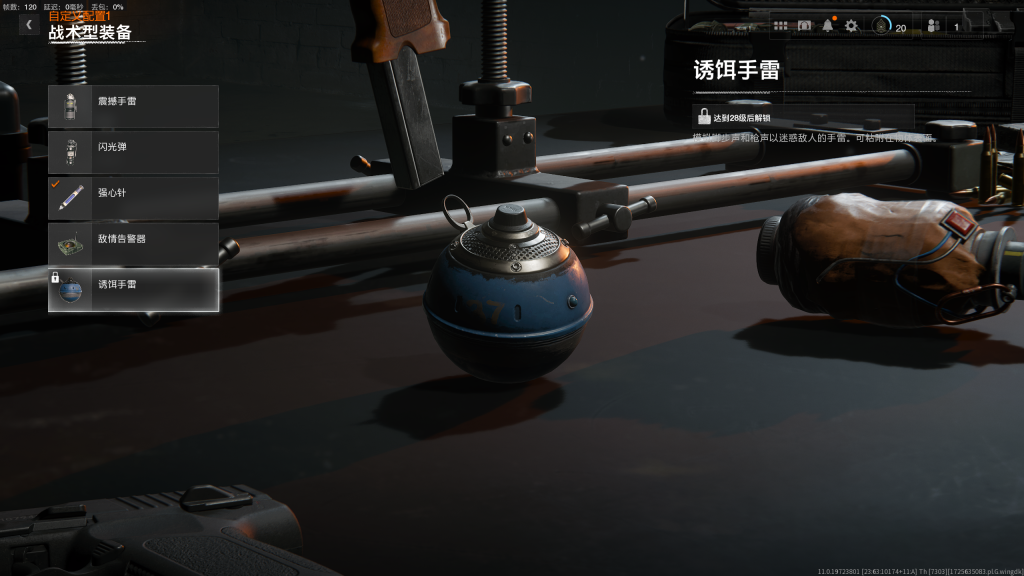This screenshot has height=576, width=1024.
Task: Select 震撼手雷 (stun grenade) equipment
Action: click(x=133, y=106)
